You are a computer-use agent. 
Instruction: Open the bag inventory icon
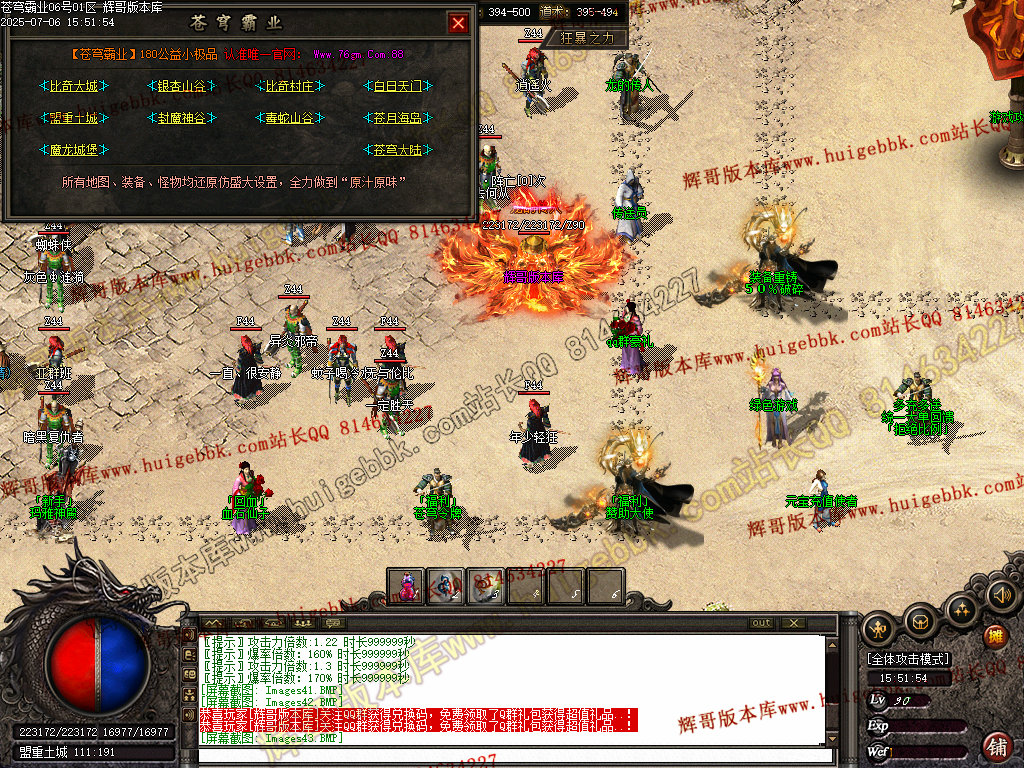tap(920, 621)
